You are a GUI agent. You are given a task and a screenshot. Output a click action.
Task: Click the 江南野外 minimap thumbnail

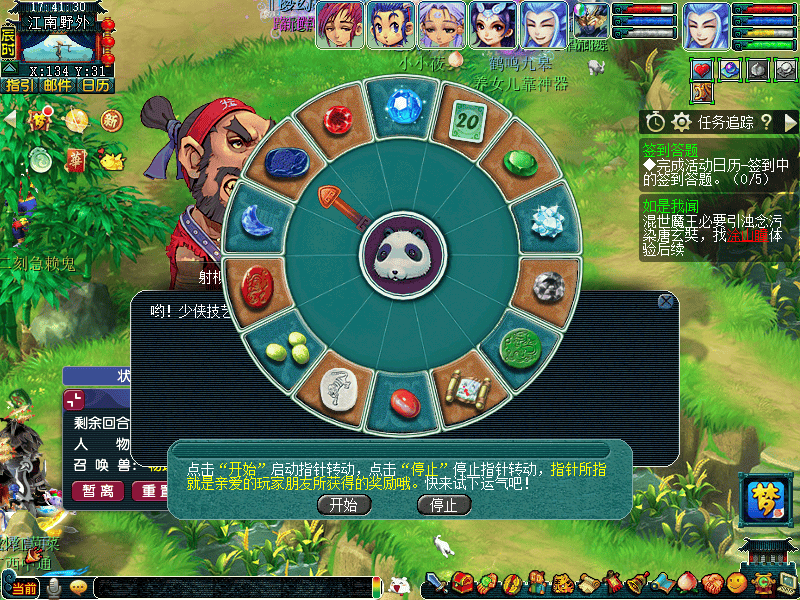point(56,44)
